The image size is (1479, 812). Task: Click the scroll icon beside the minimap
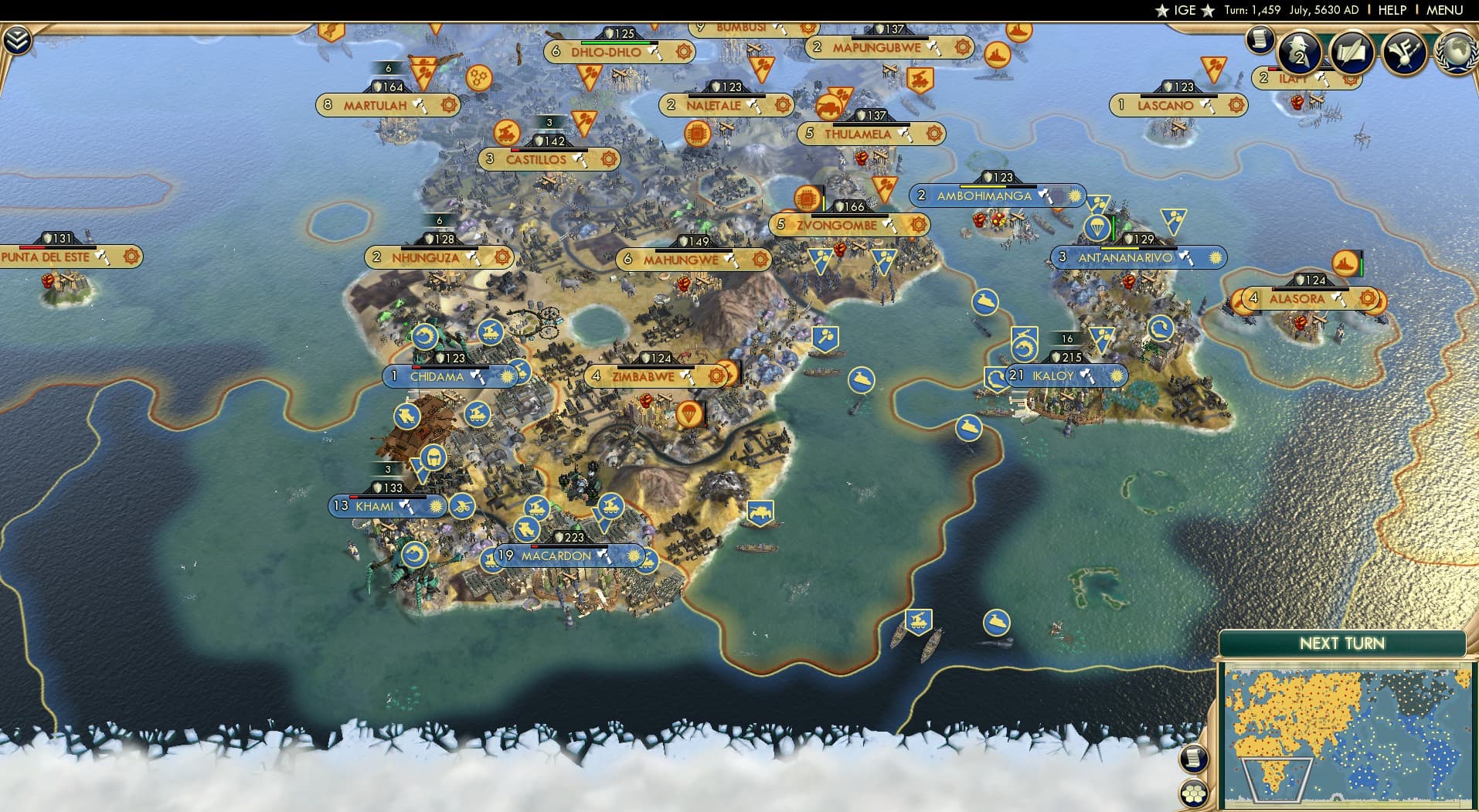point(1195,759)
